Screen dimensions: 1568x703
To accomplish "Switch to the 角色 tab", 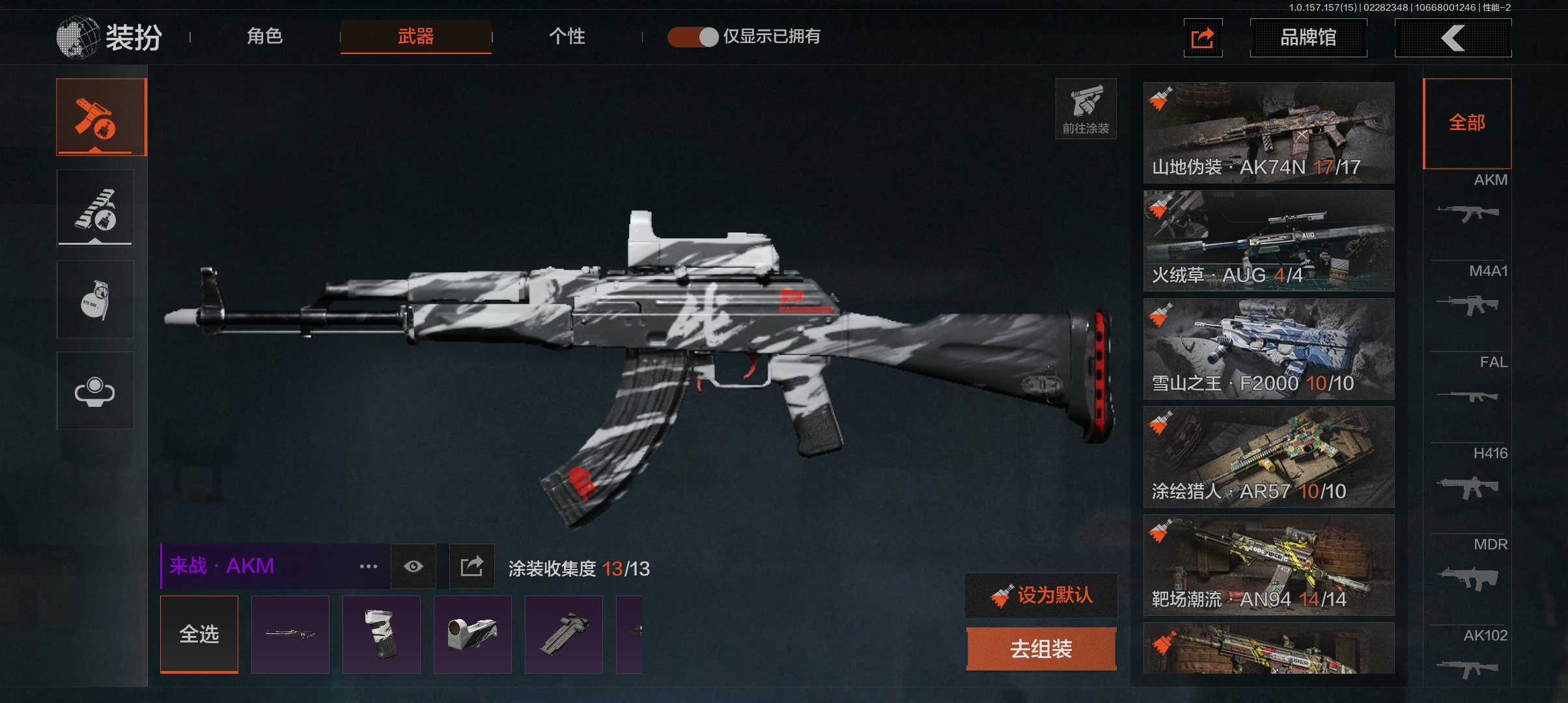I will (x=264, y=36).
